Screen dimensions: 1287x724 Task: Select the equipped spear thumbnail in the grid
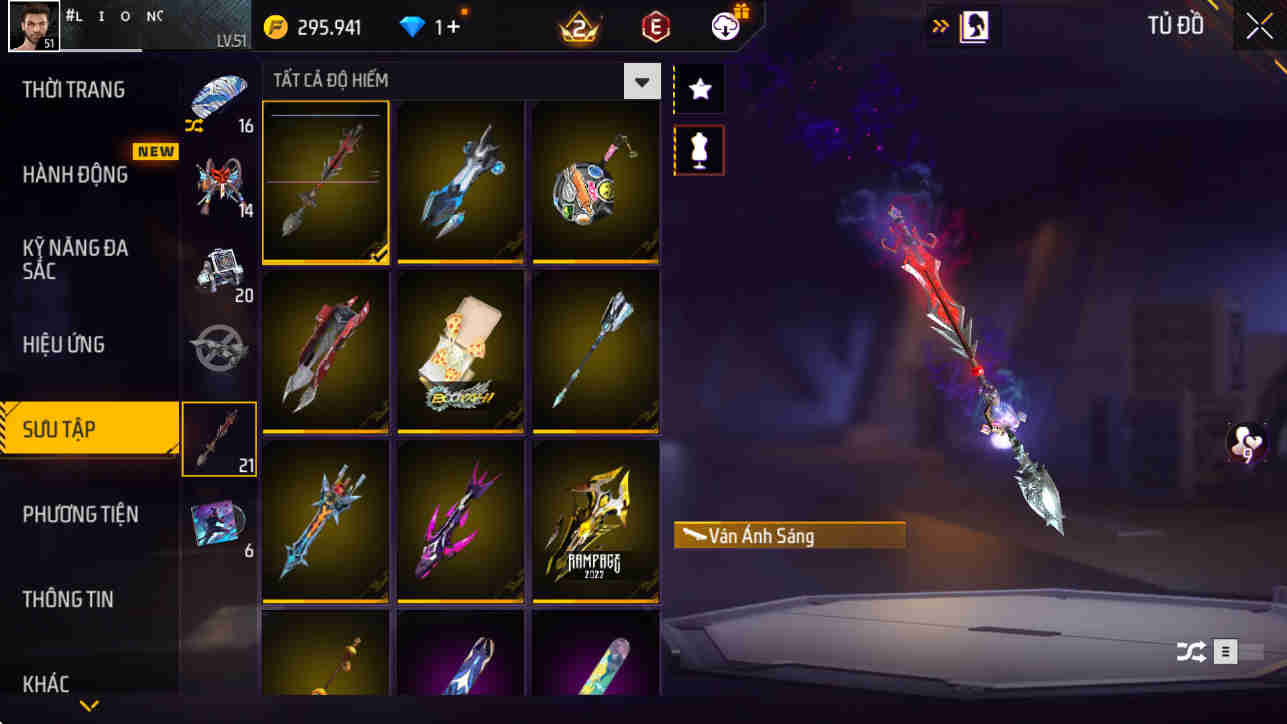(326, 181)
